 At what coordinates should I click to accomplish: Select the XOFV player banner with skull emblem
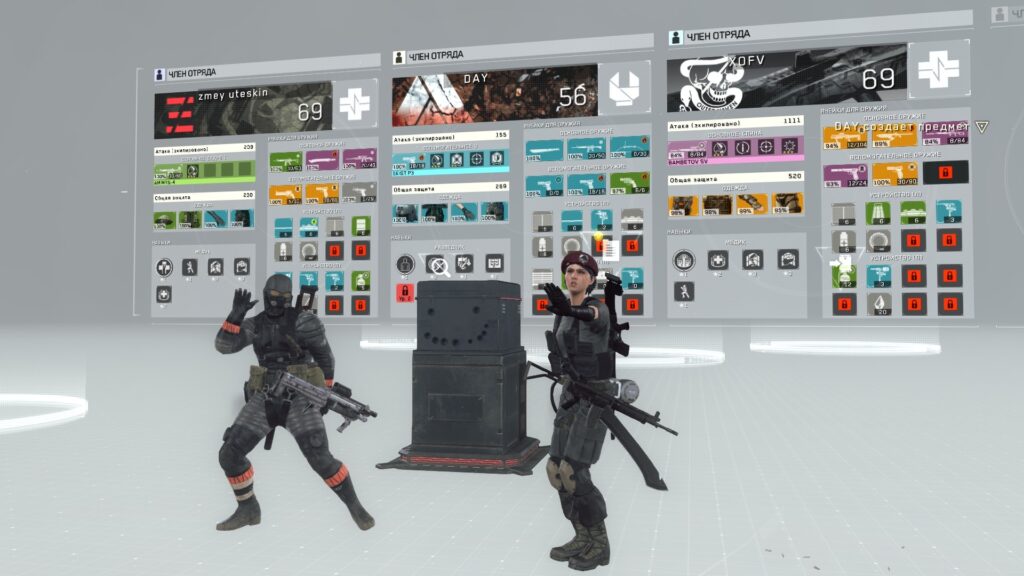point(787,74)
